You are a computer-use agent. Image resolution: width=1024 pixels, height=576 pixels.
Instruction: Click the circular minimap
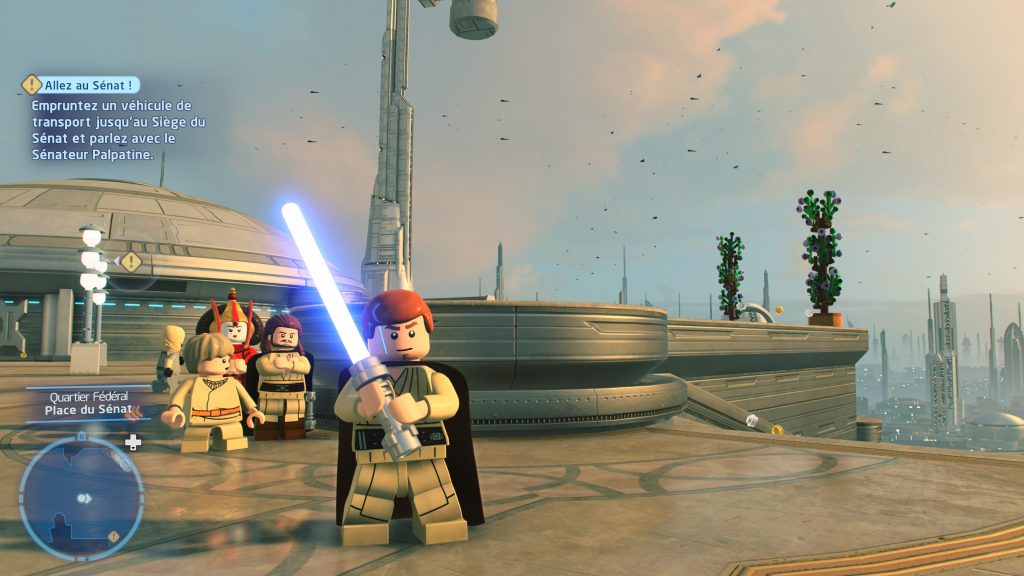(81, 497)
